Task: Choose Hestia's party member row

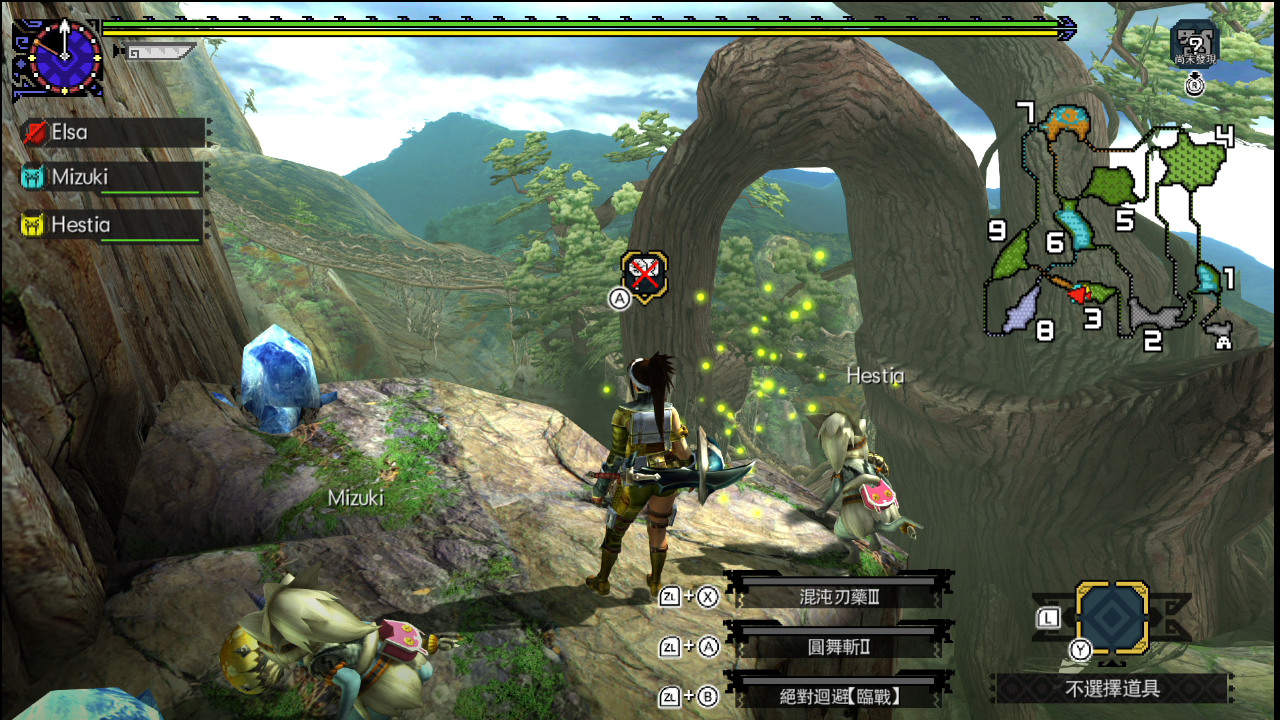Action: 112,225
